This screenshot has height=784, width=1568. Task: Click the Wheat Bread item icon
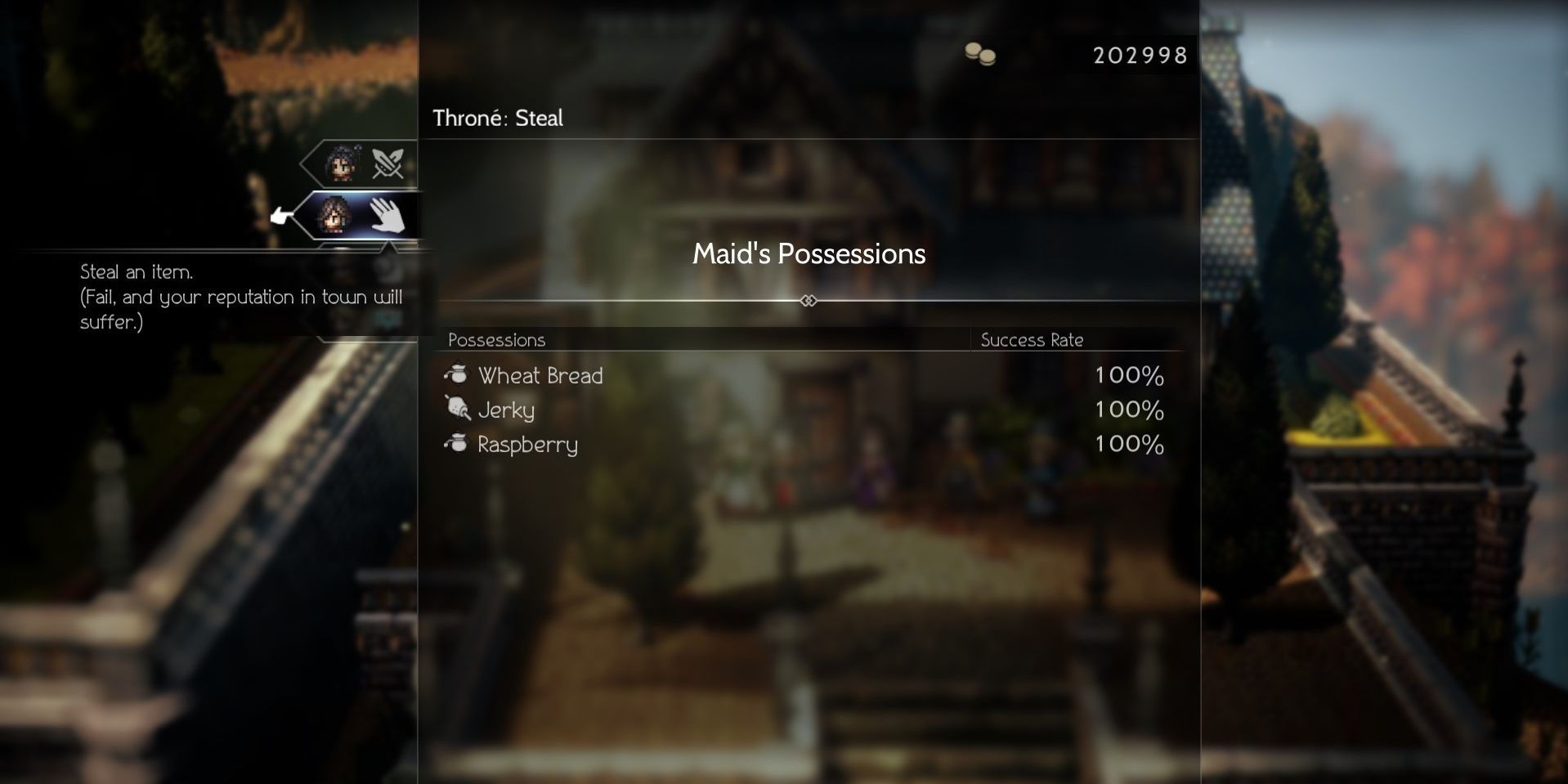pyautogui.click(x=455, y=376)
